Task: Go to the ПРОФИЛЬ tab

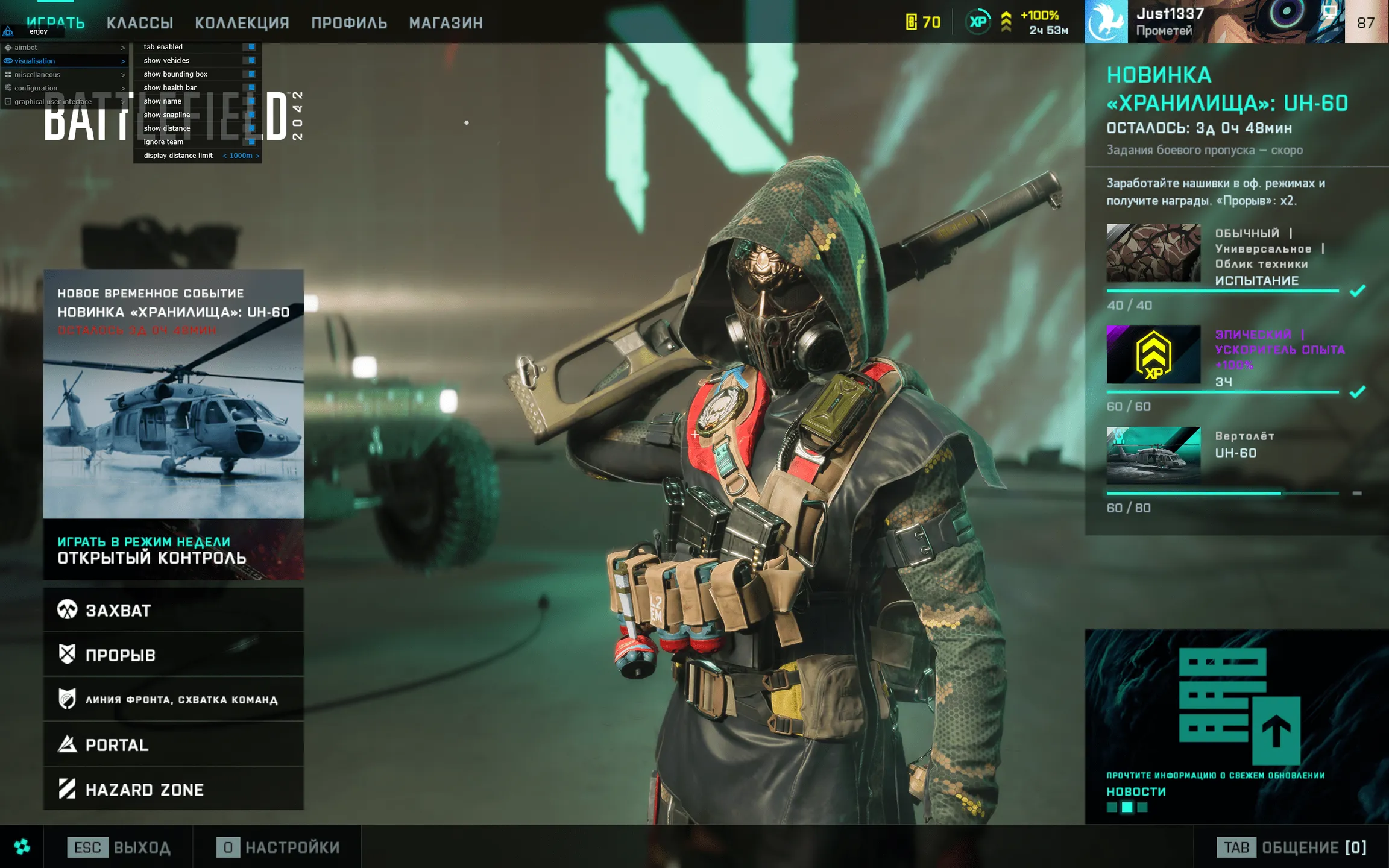Action: (349, 23)
